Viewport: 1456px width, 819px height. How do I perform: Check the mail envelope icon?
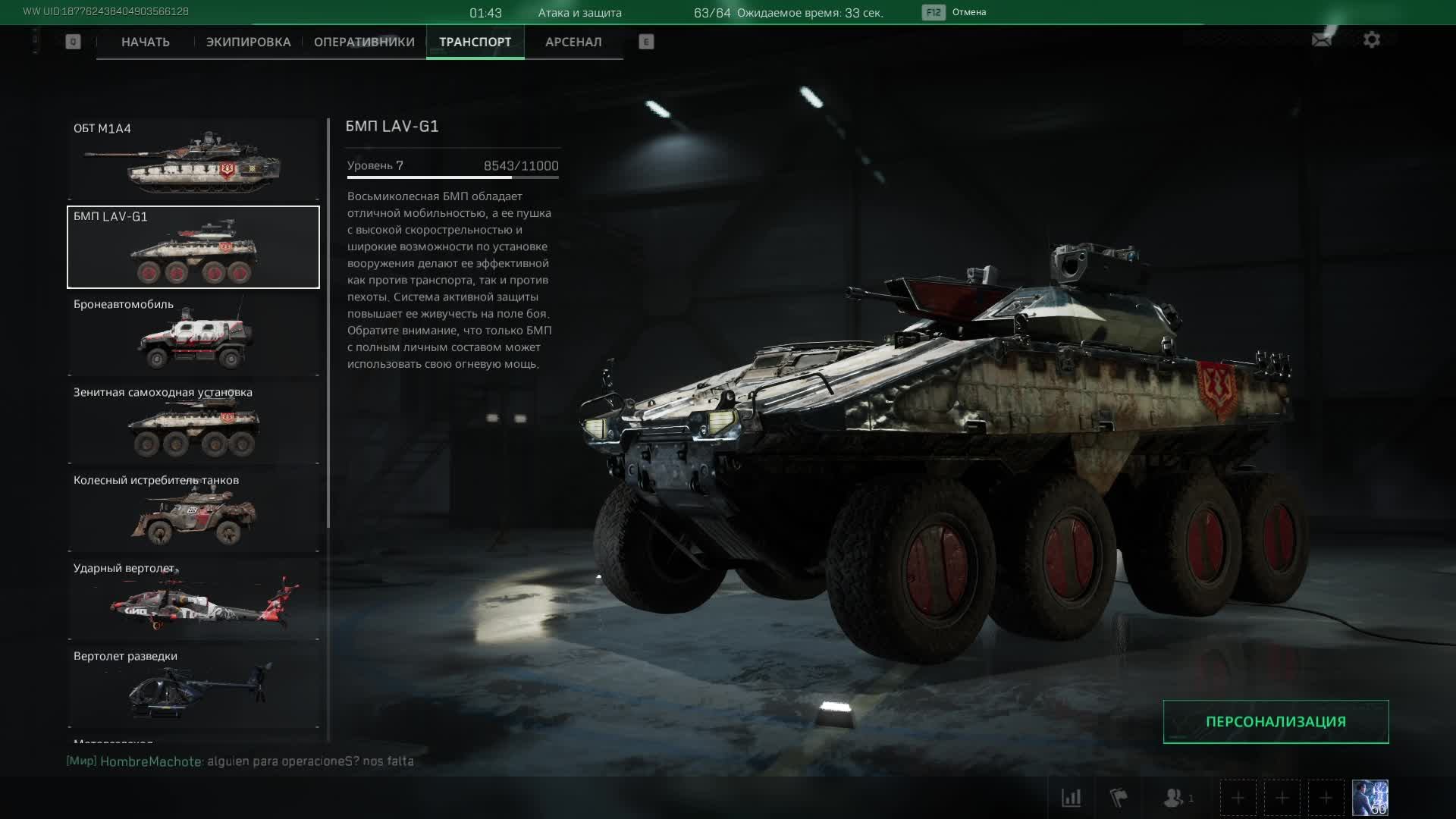(x=1322, y=40)
